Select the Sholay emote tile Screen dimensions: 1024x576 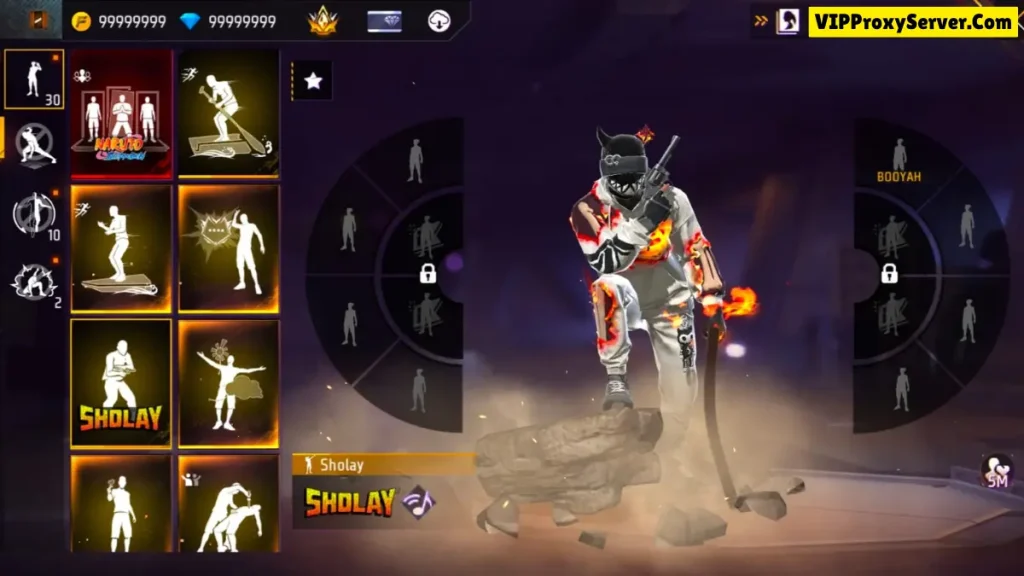(121, 383)
